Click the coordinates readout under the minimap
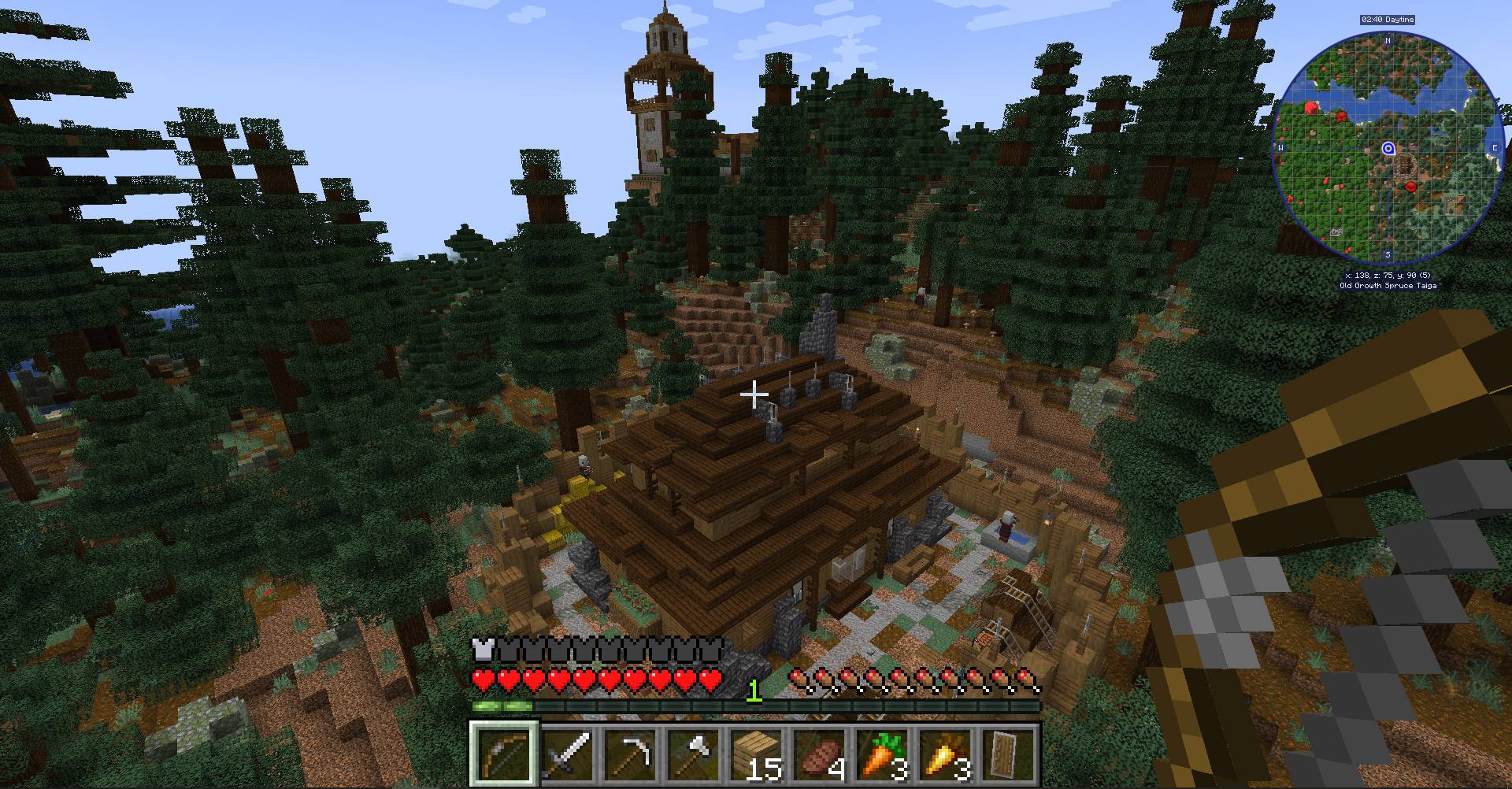 1388,276
